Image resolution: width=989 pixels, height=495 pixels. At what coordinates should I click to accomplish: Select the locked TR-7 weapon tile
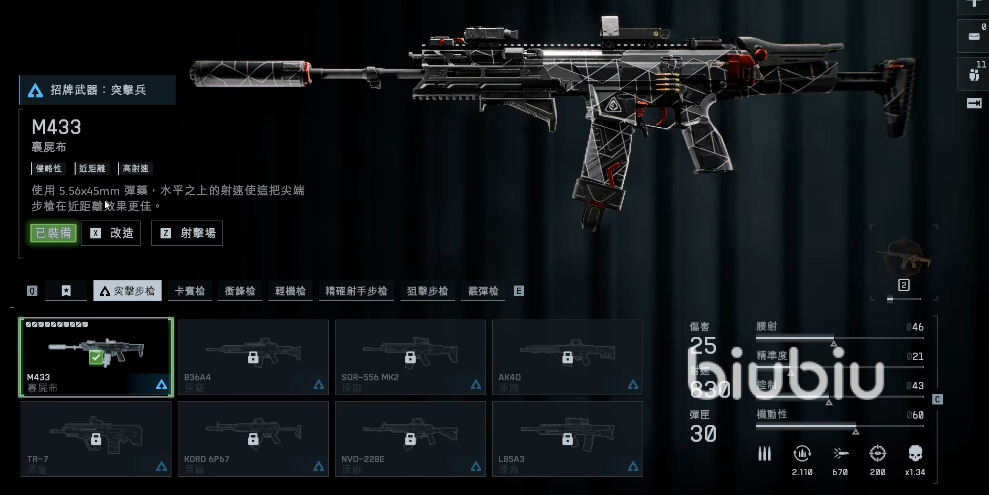pos(97,438)
